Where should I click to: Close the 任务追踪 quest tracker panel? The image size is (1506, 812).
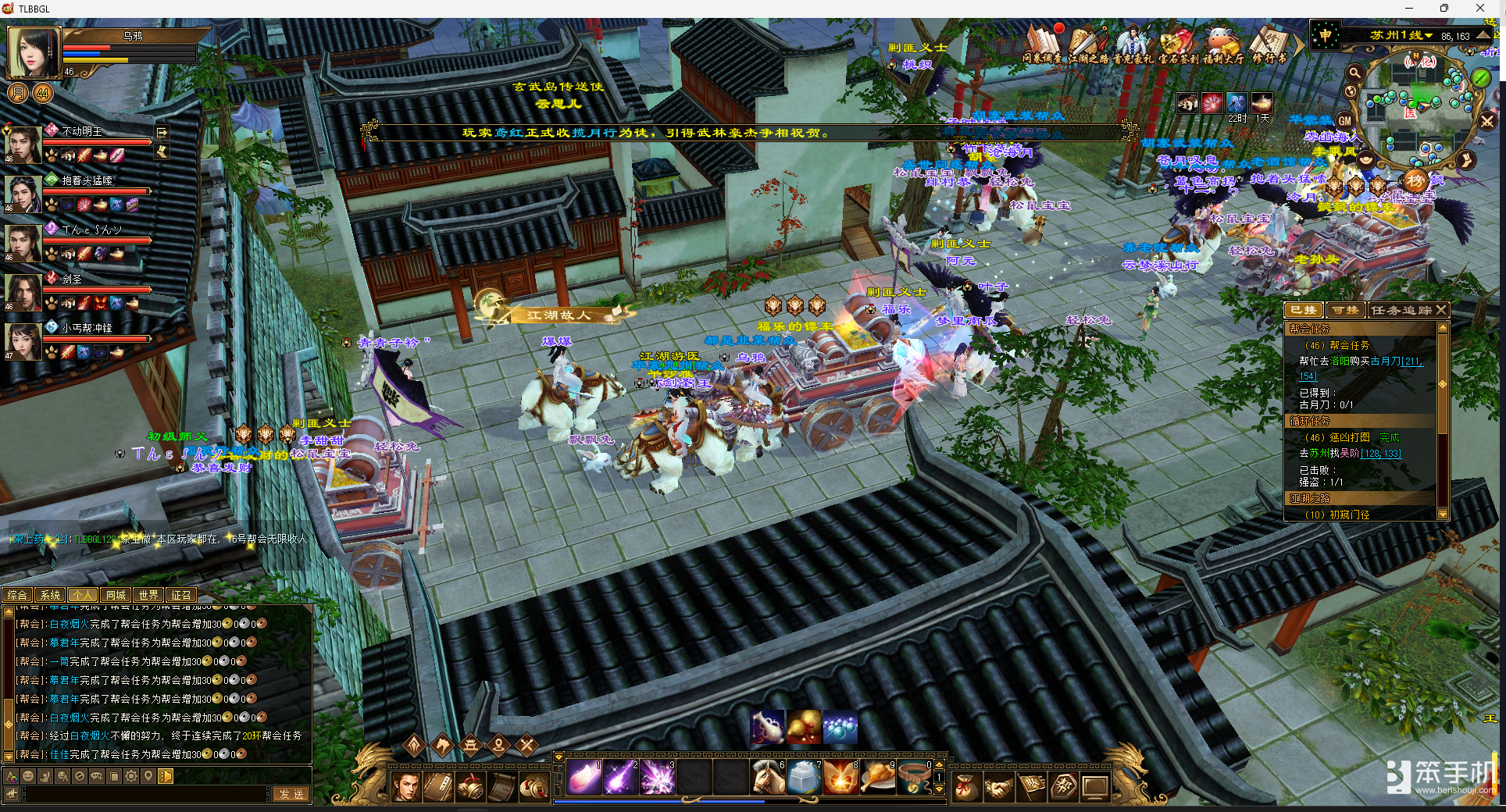point(1442,310)
